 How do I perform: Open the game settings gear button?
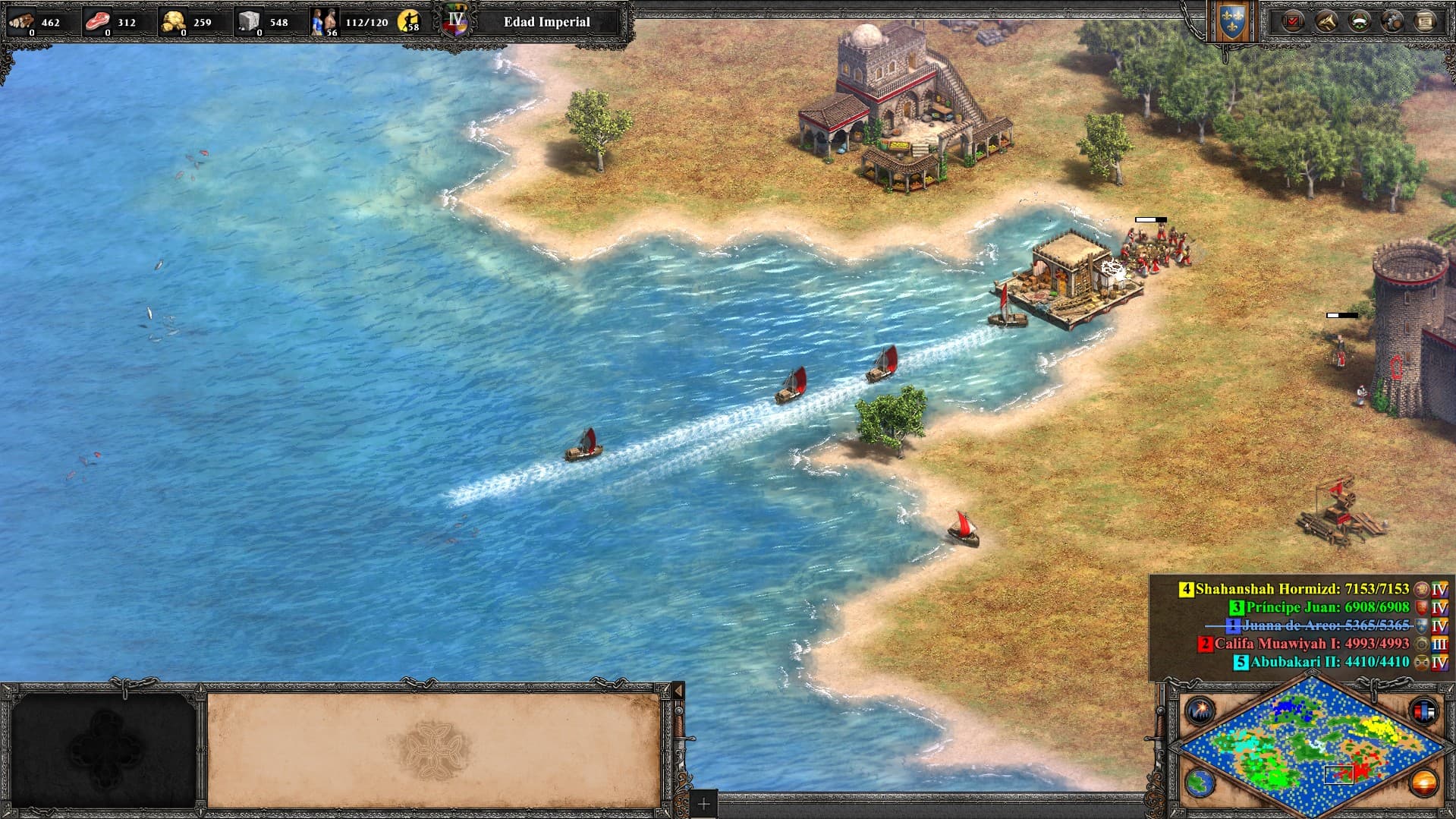[1392, 21]
